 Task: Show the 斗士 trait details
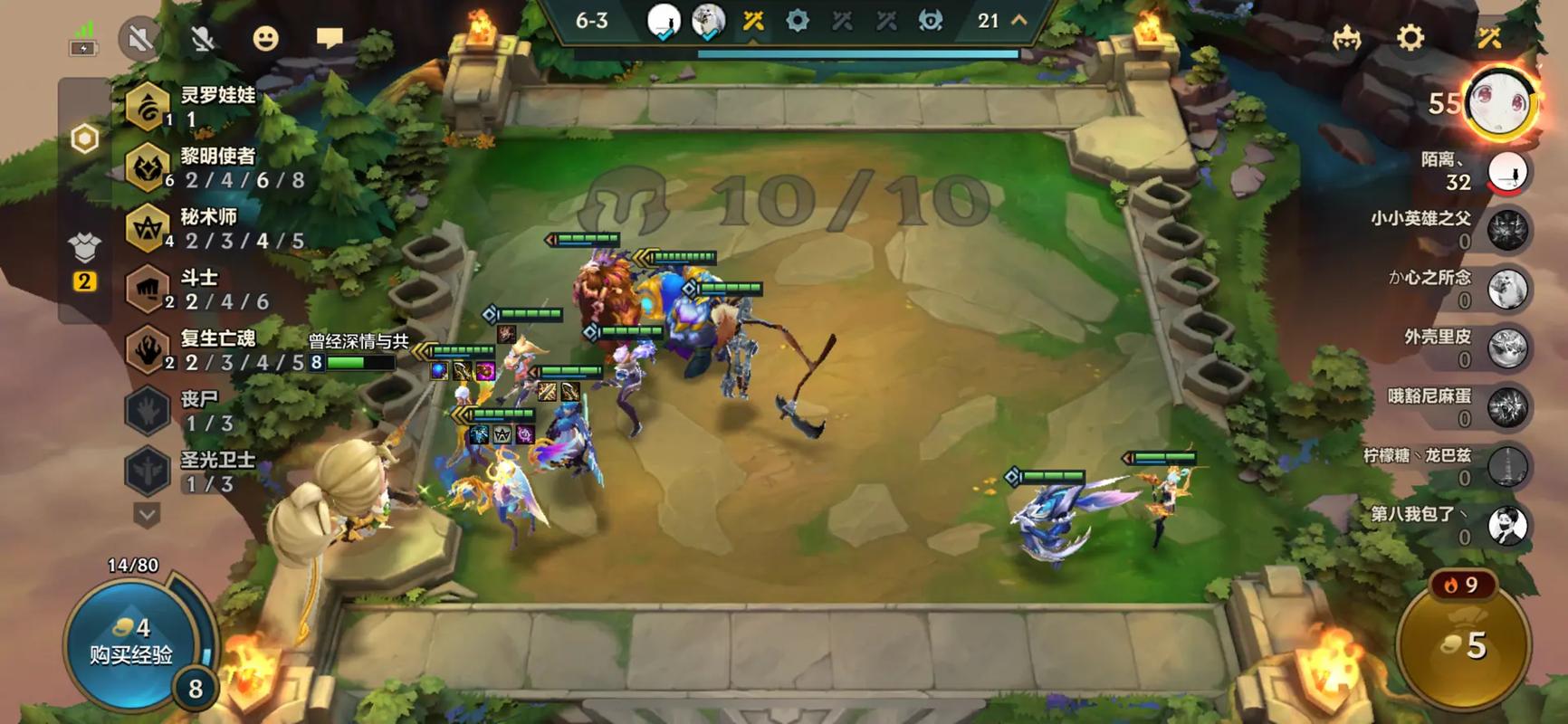tap(148, 289)
